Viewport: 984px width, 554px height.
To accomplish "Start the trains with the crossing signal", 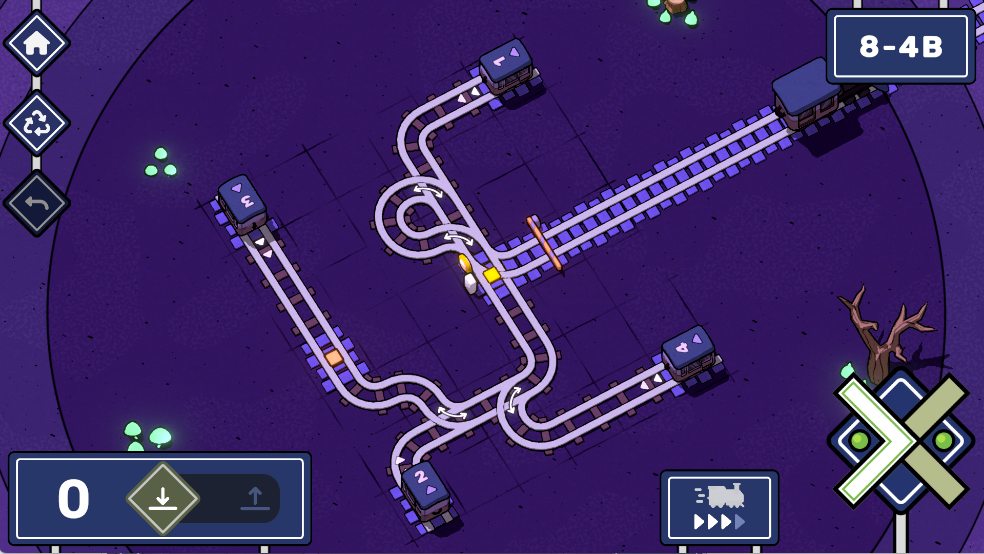I will (900, 439).
